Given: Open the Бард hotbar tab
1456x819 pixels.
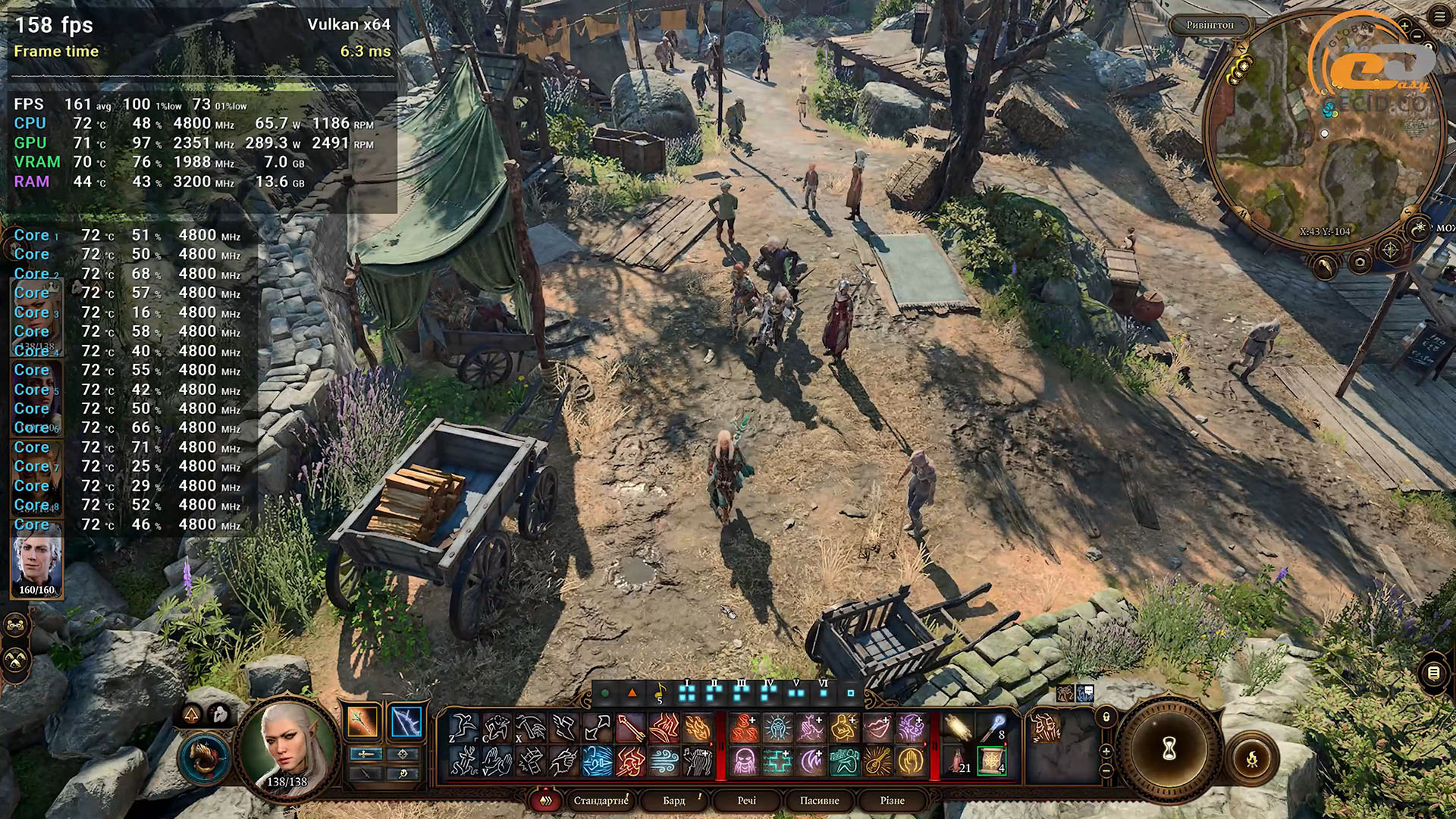Looking at the screenshot, I should click(673, 801).
